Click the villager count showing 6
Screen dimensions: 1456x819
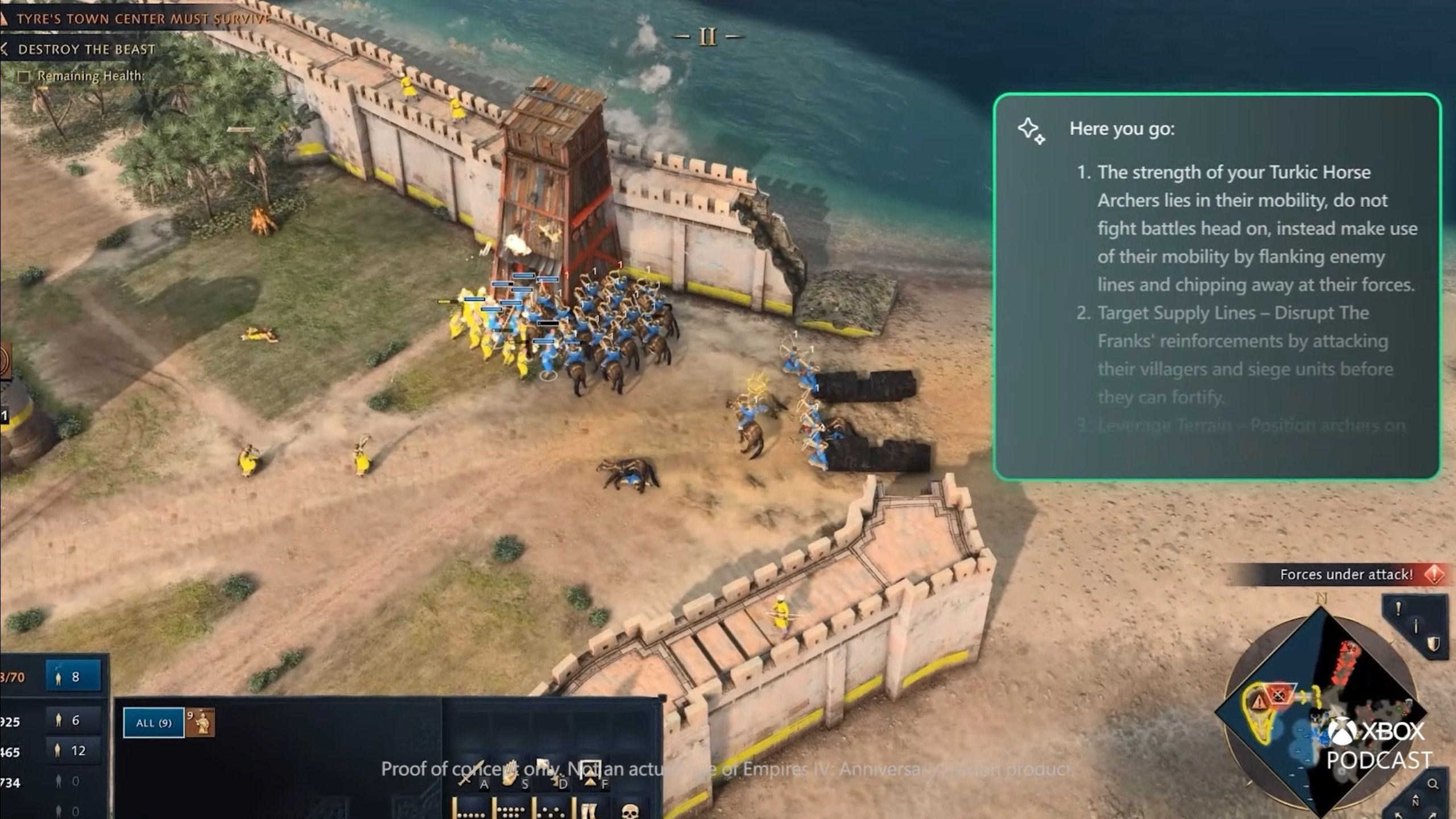click(73, 721)
